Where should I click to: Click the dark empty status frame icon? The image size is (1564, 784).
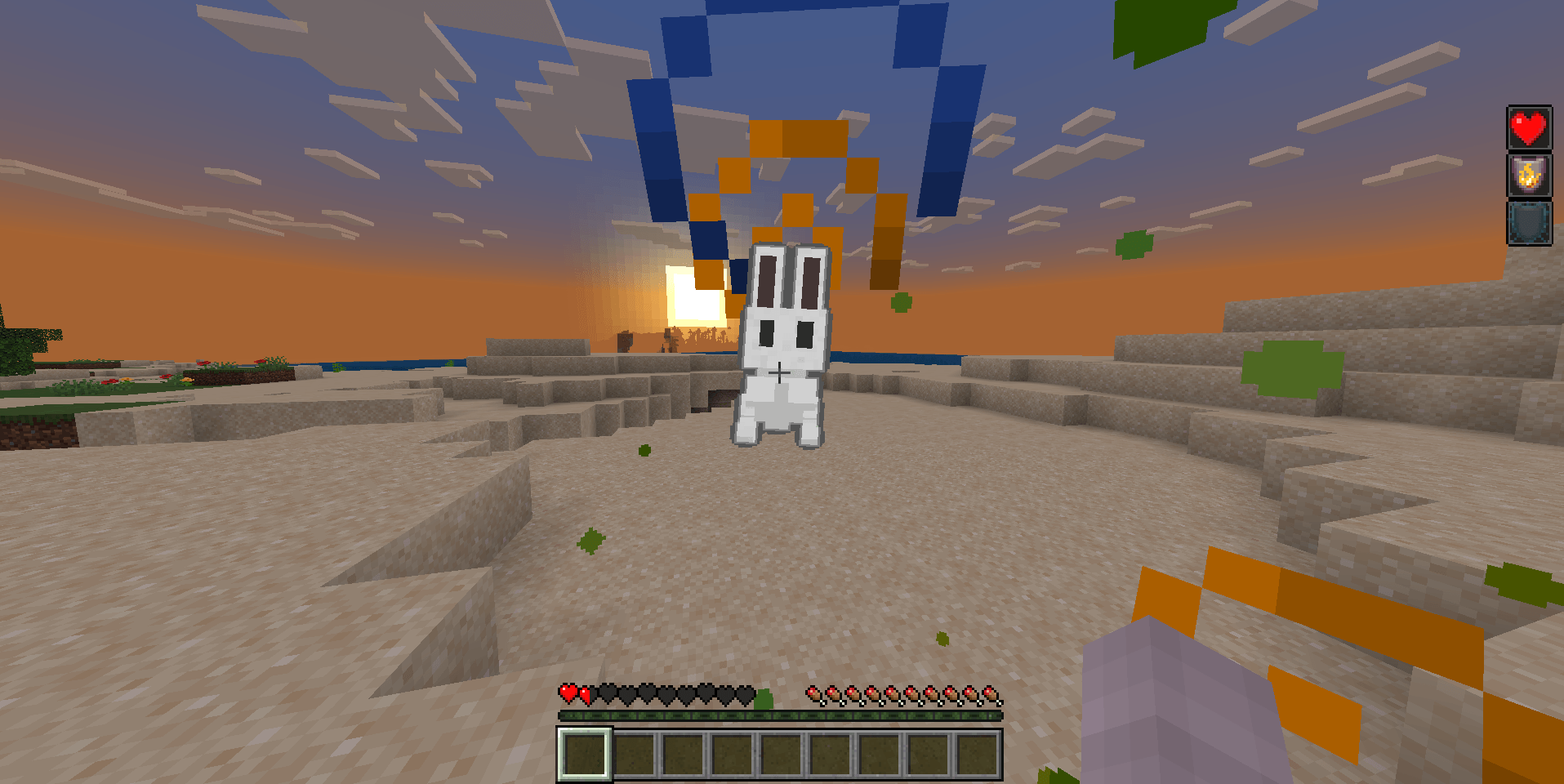pos(1529,222)
